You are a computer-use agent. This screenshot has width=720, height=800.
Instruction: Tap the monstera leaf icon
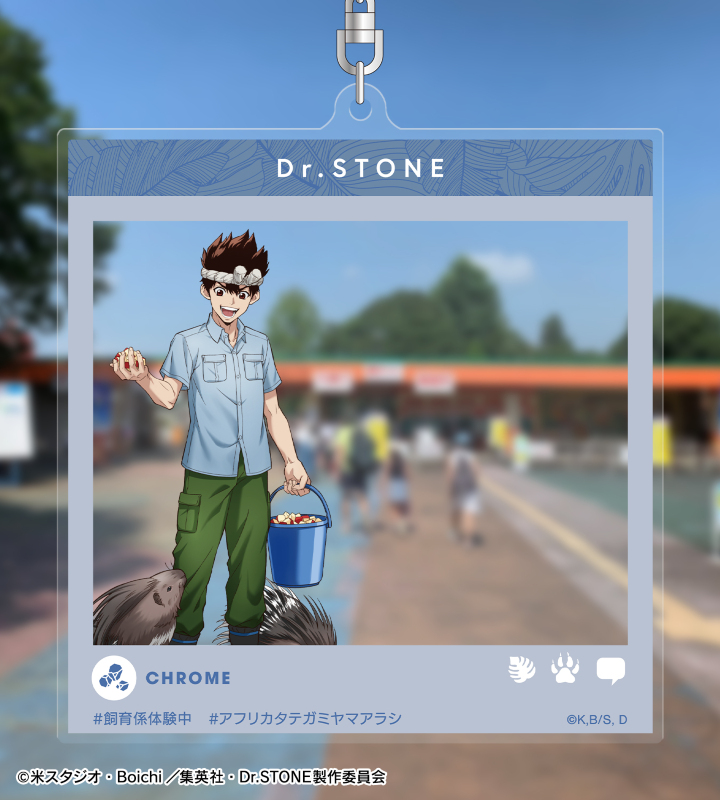521,670
